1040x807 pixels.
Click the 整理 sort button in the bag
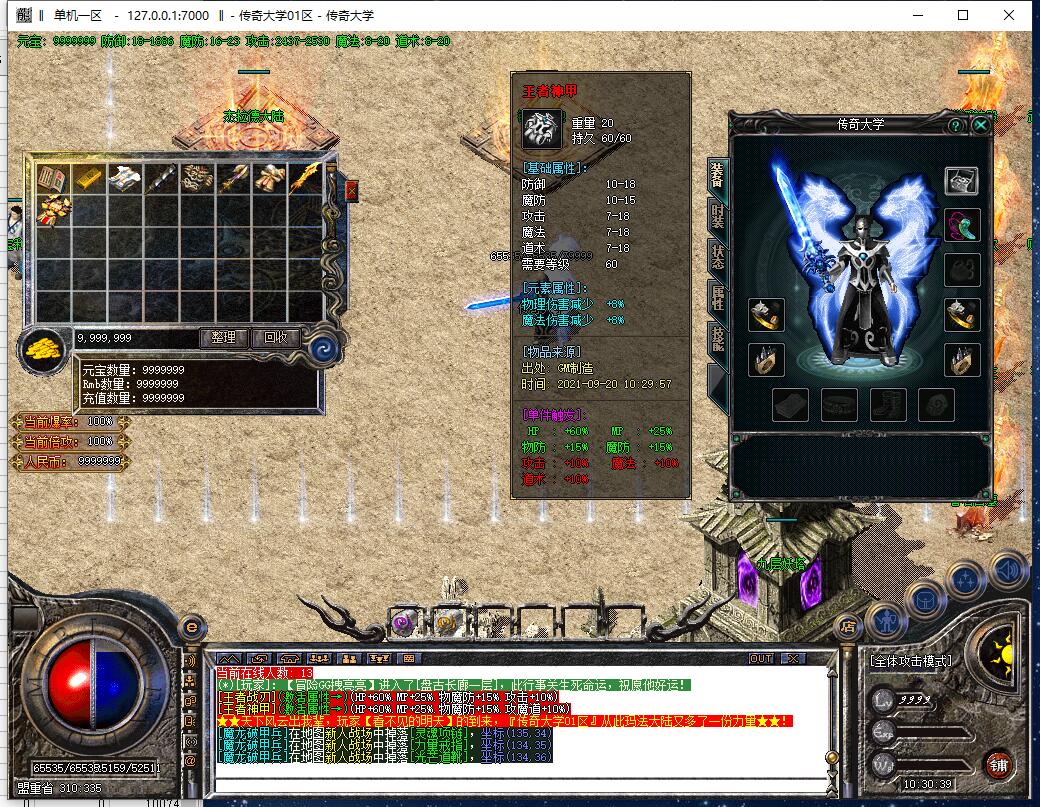coord(224,338)
